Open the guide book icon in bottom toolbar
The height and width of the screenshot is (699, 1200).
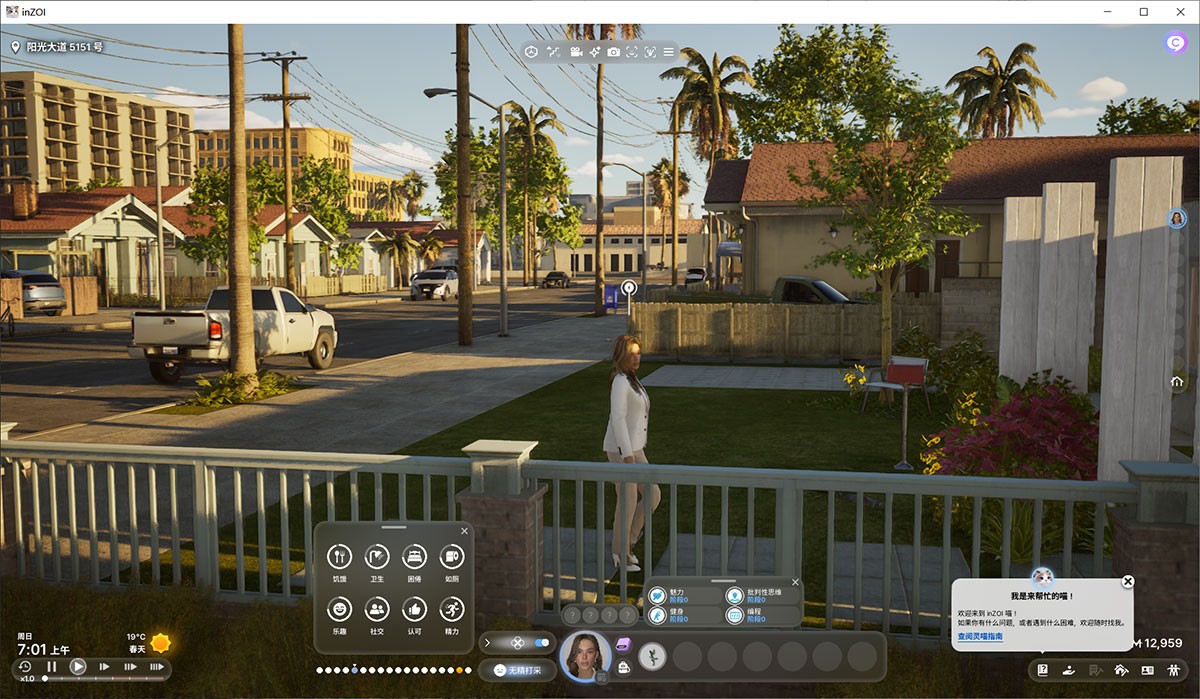point(1042,670)
